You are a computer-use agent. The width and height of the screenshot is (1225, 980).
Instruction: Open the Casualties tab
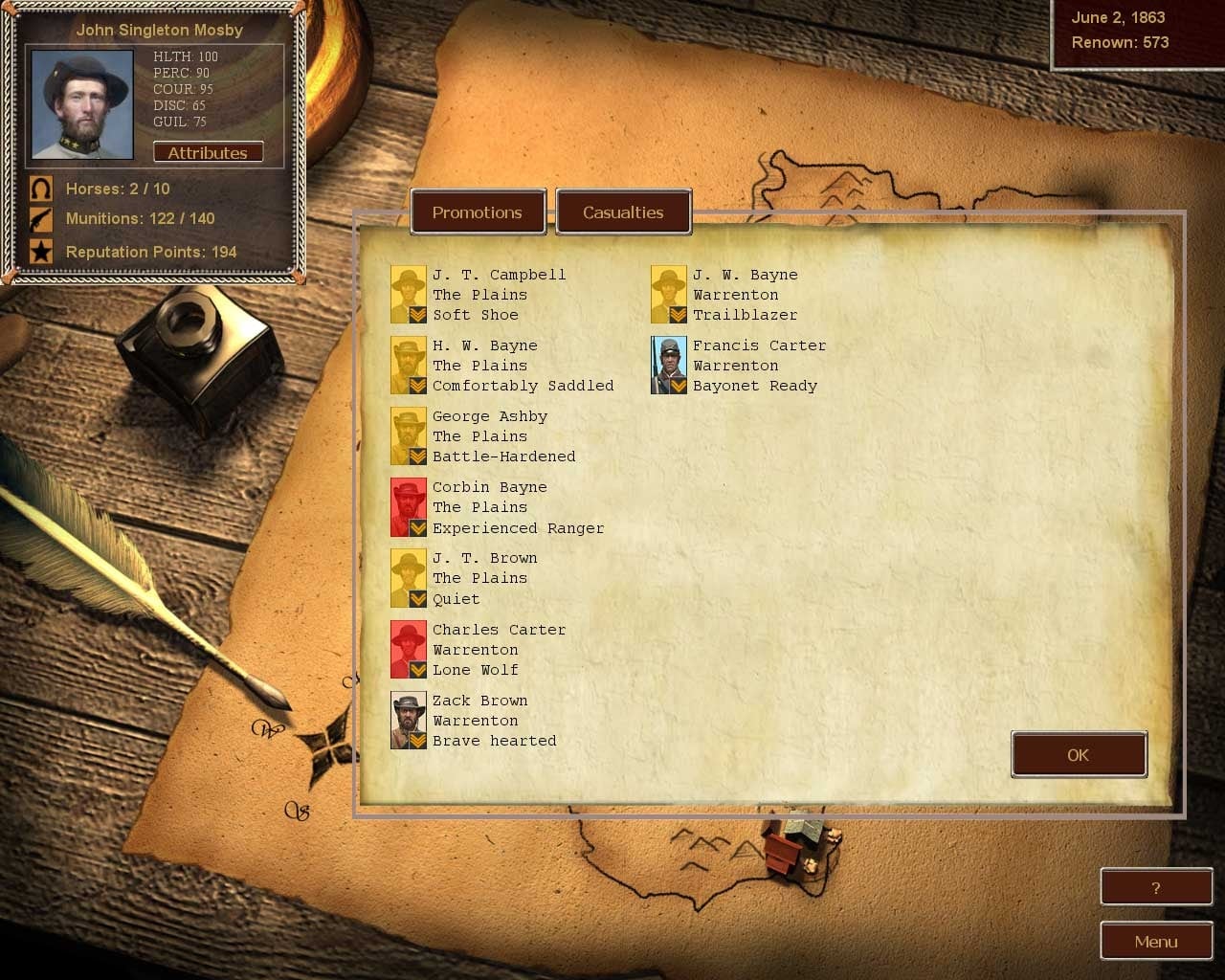[x=623, y=212]
